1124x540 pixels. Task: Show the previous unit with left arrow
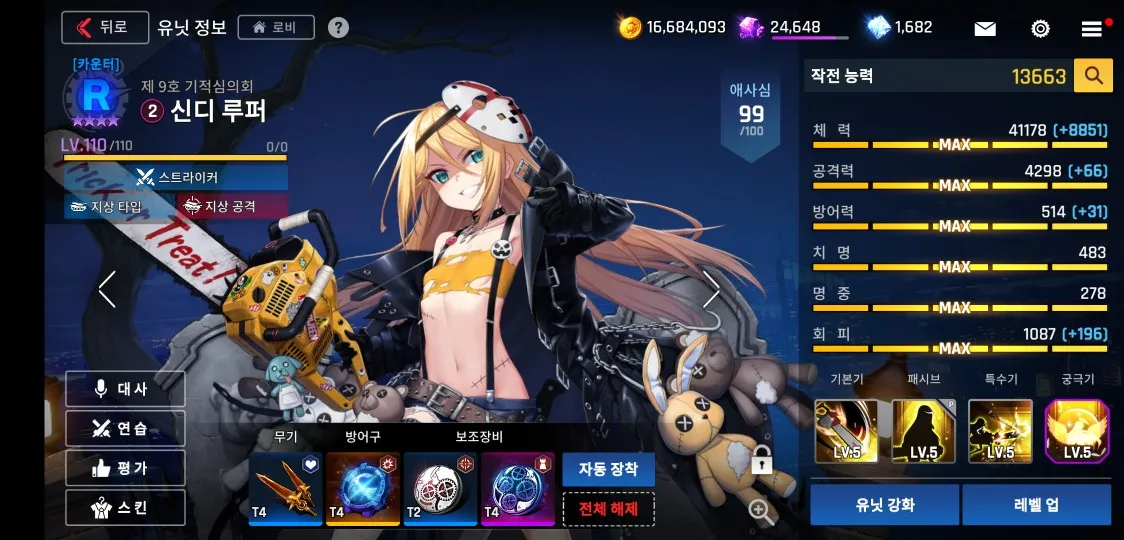coord(107,289)
